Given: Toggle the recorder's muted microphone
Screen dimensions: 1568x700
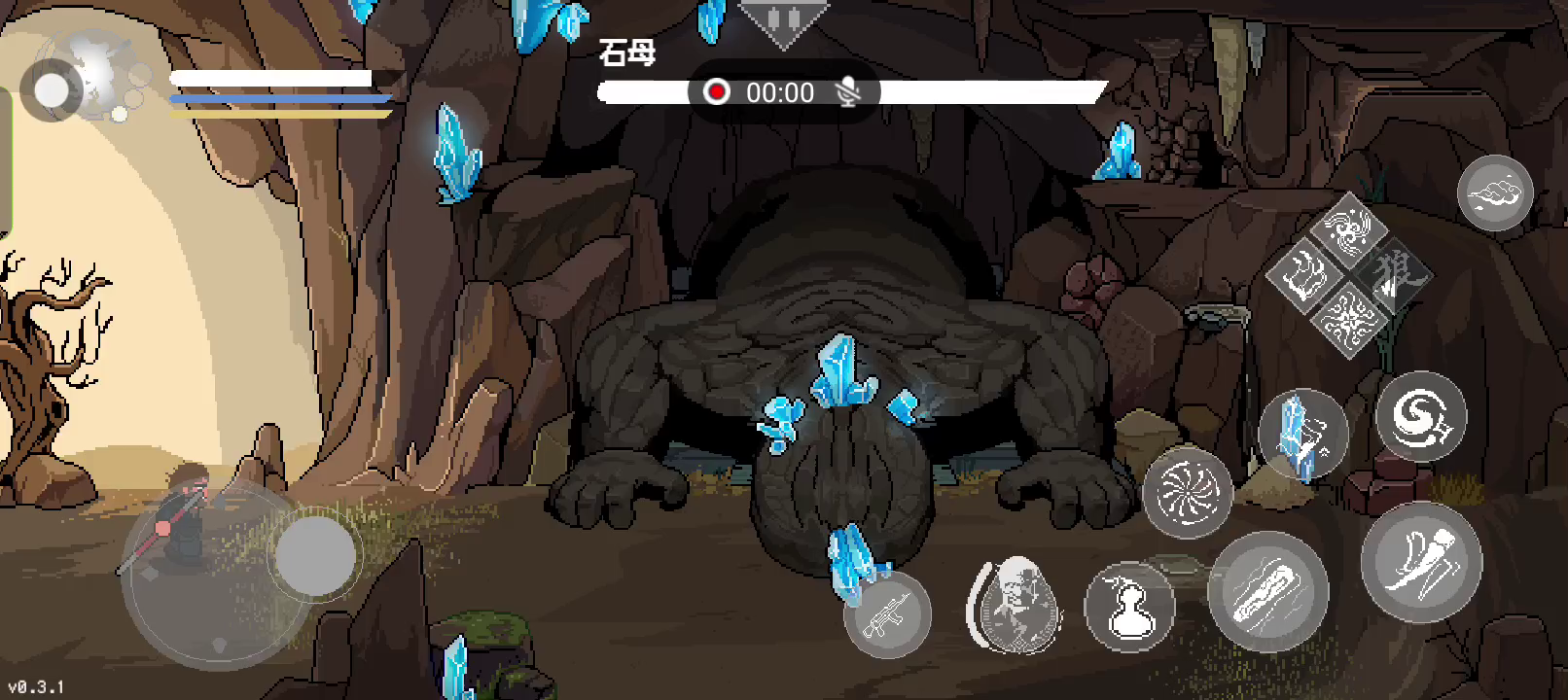Looking at the screenshot, I should click(x=848, y=92).
